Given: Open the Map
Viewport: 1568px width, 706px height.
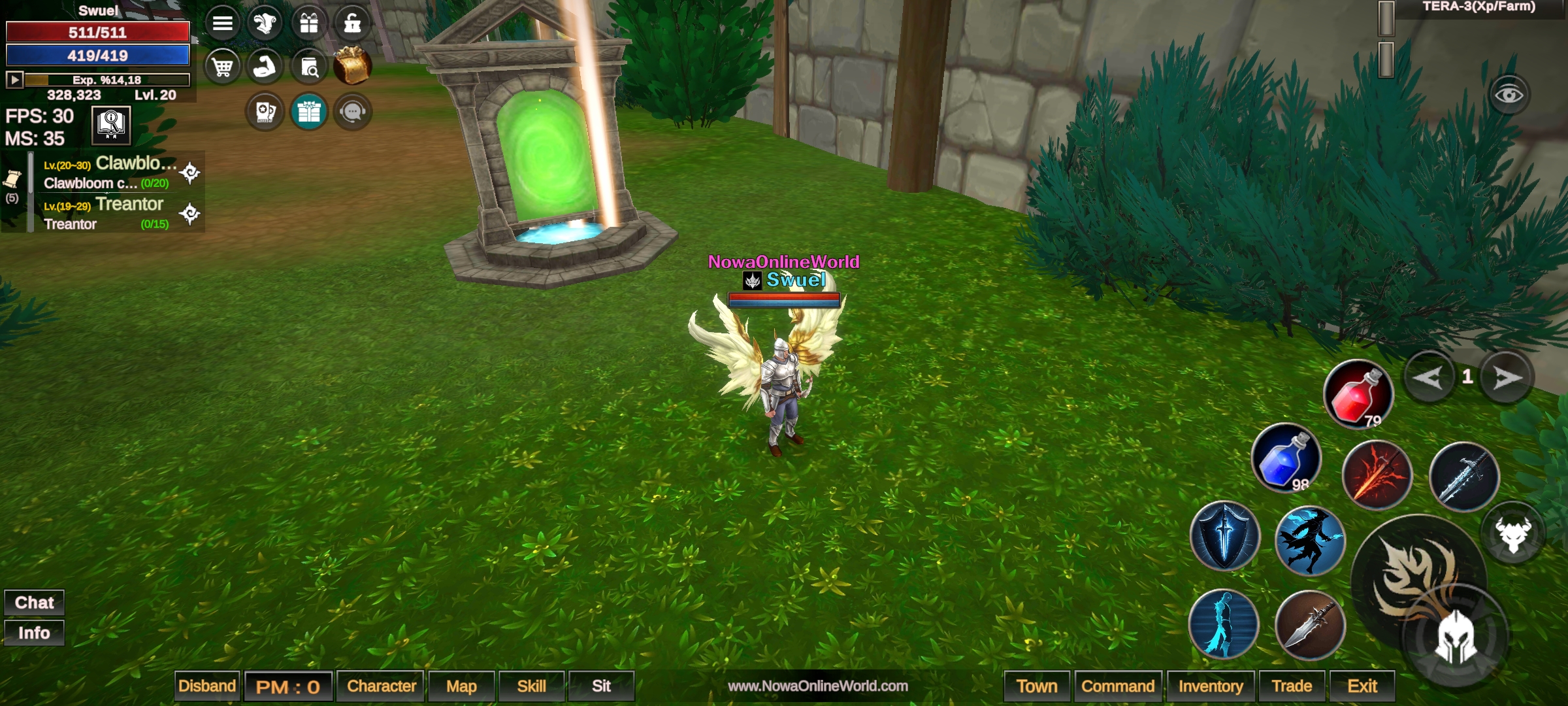Looking at the screenshot, I should [461, 686].
